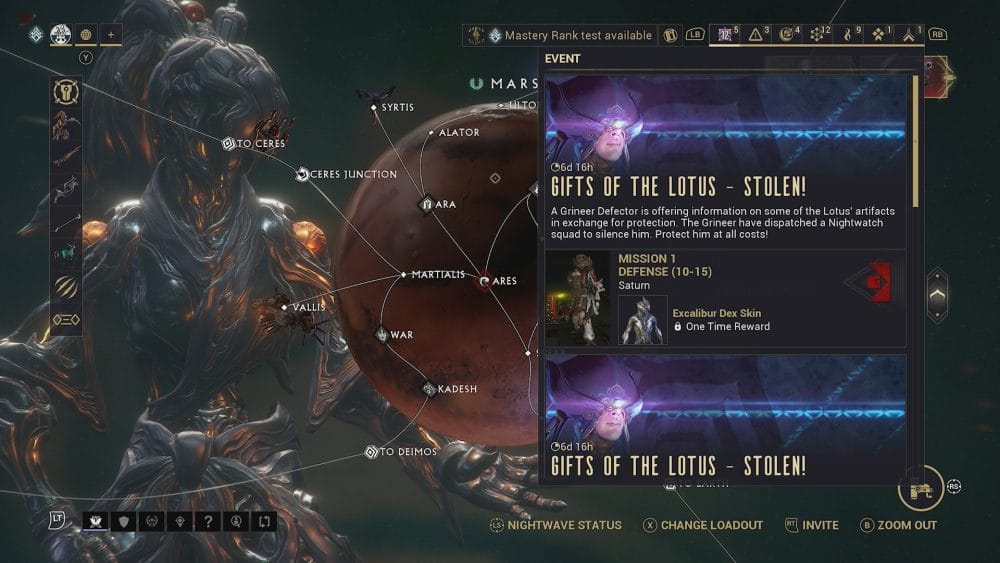Image resolution: width=1000 pixels, height=563 pixels.
Task: Select the Syrtis node
Action: tap(374, 107)
